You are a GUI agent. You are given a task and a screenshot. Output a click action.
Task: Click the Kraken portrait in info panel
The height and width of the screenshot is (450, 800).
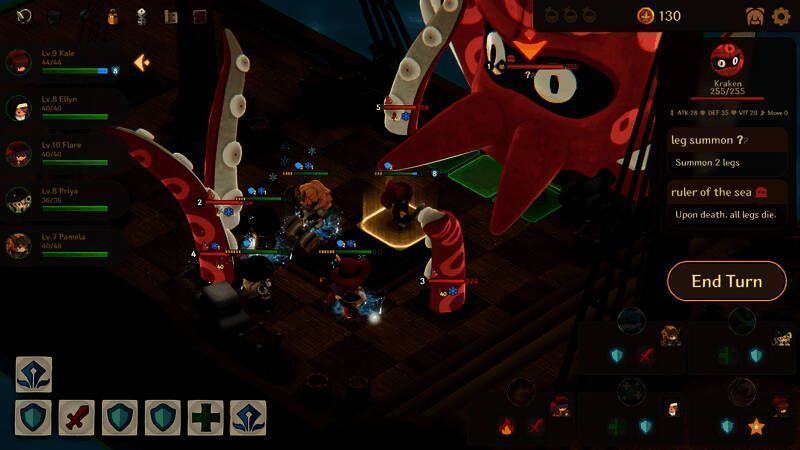[x=727, y=58]
